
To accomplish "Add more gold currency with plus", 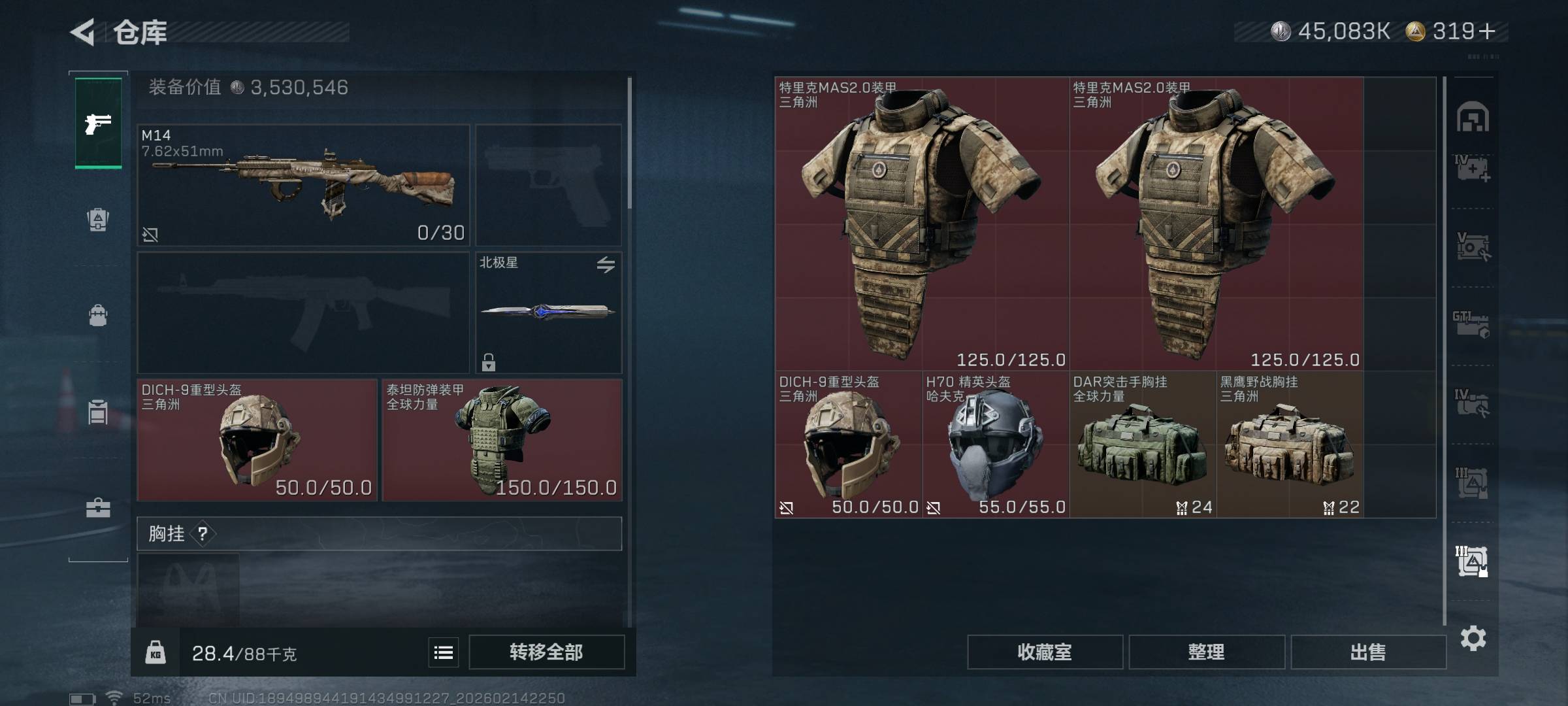I will (1488, 31).
